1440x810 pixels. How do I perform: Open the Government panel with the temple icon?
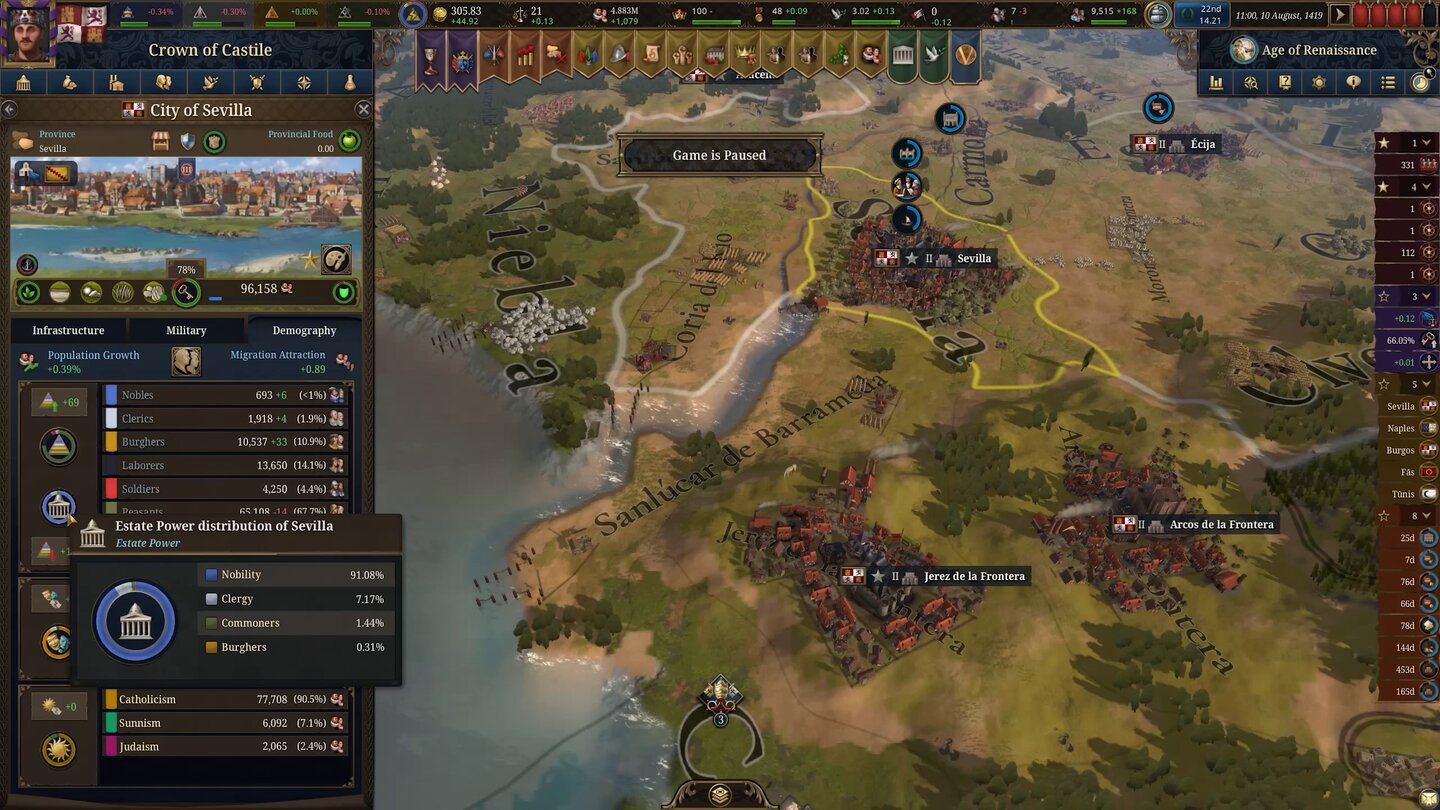[x=23, y=82]
